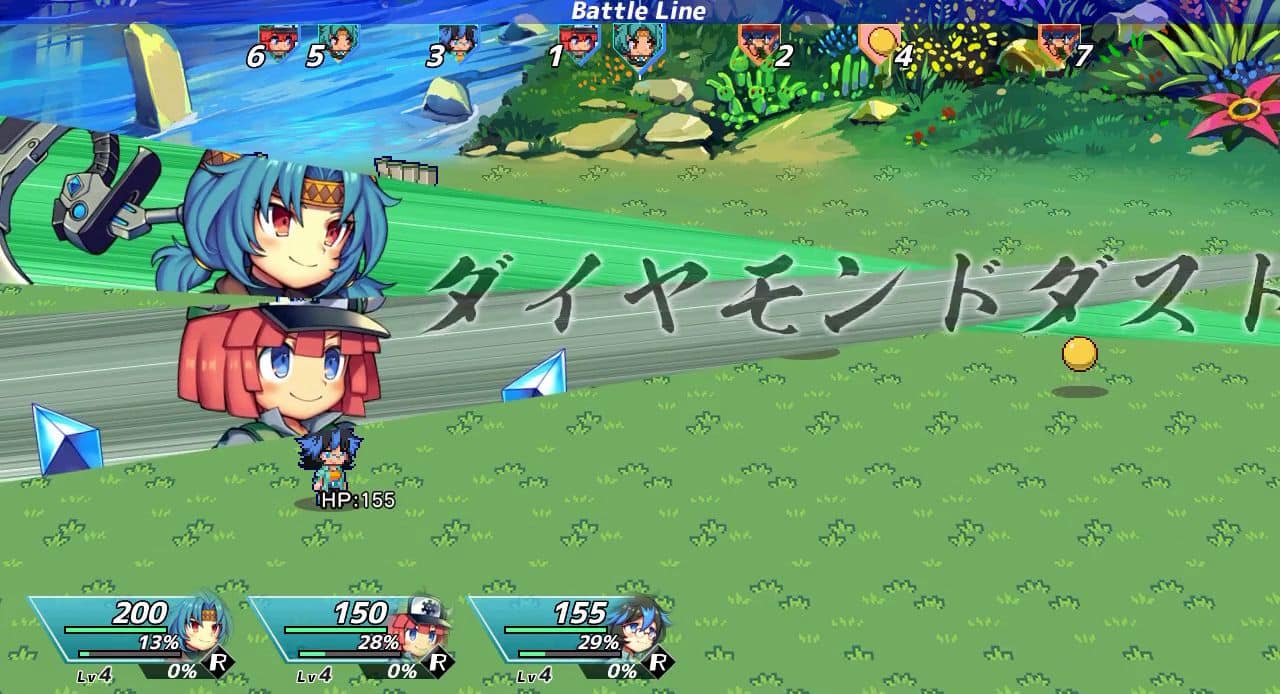Click the R badge on the 200 HP panel
The height and width of the screenshot is (694, 1280).
point(217,662)
